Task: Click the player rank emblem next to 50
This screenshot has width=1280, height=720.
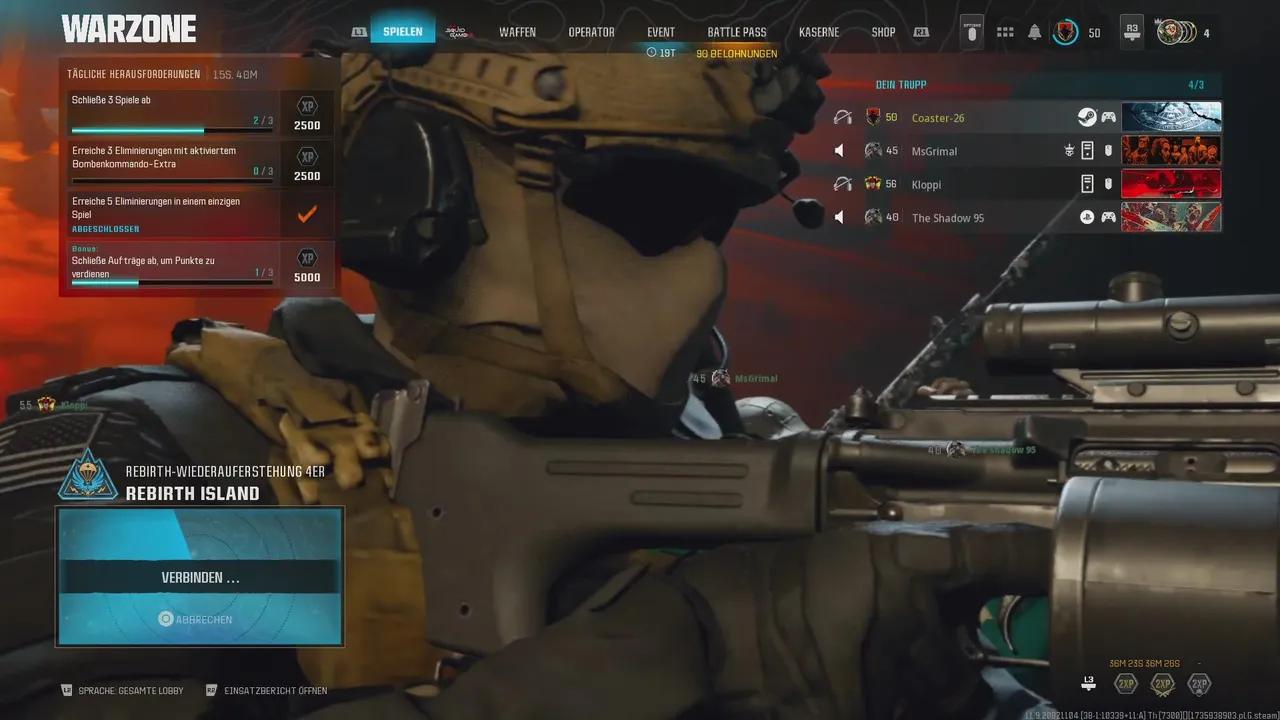Action: pos(1065,32)
